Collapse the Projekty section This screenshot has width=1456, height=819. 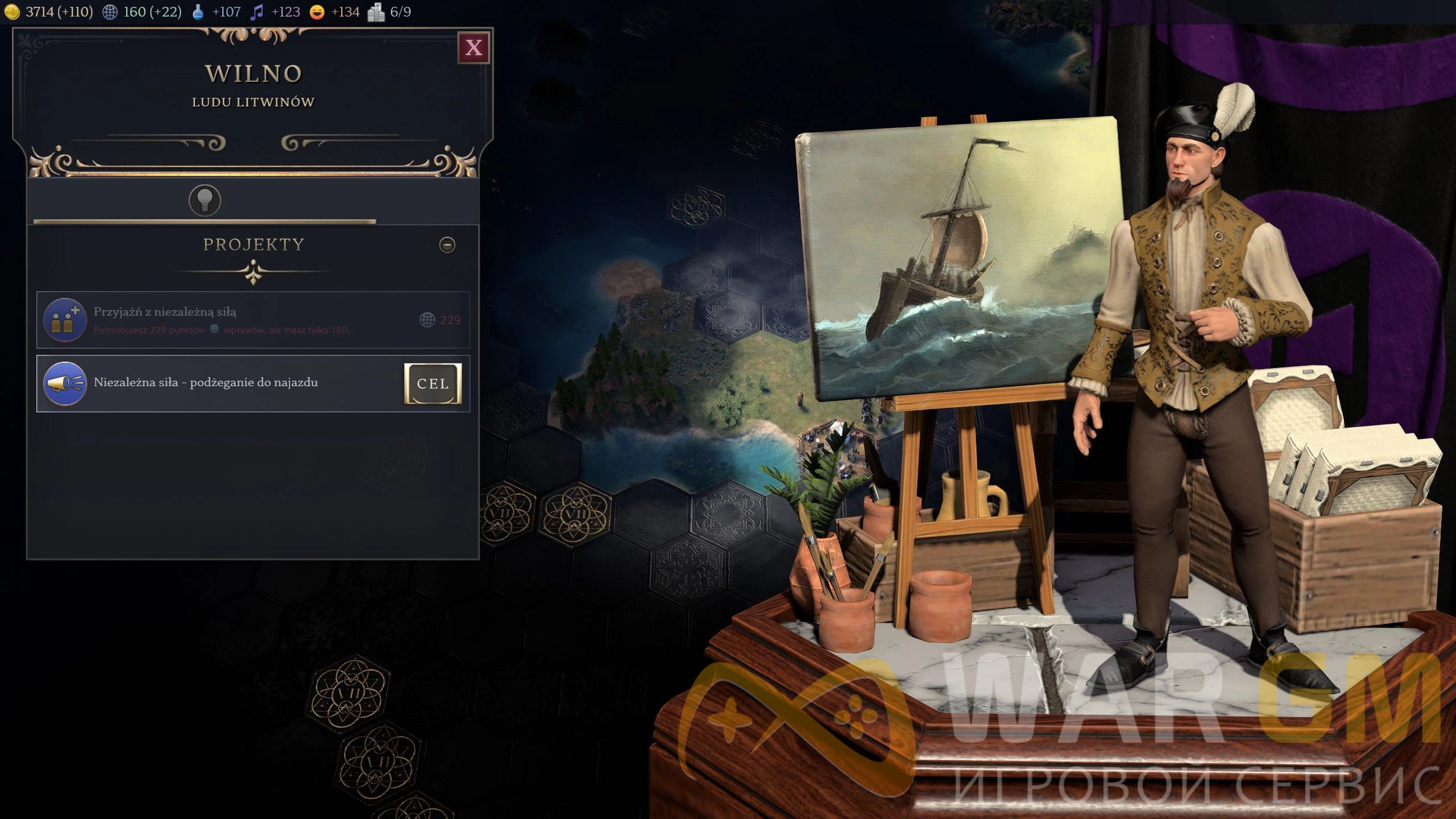tap(447, 245)
